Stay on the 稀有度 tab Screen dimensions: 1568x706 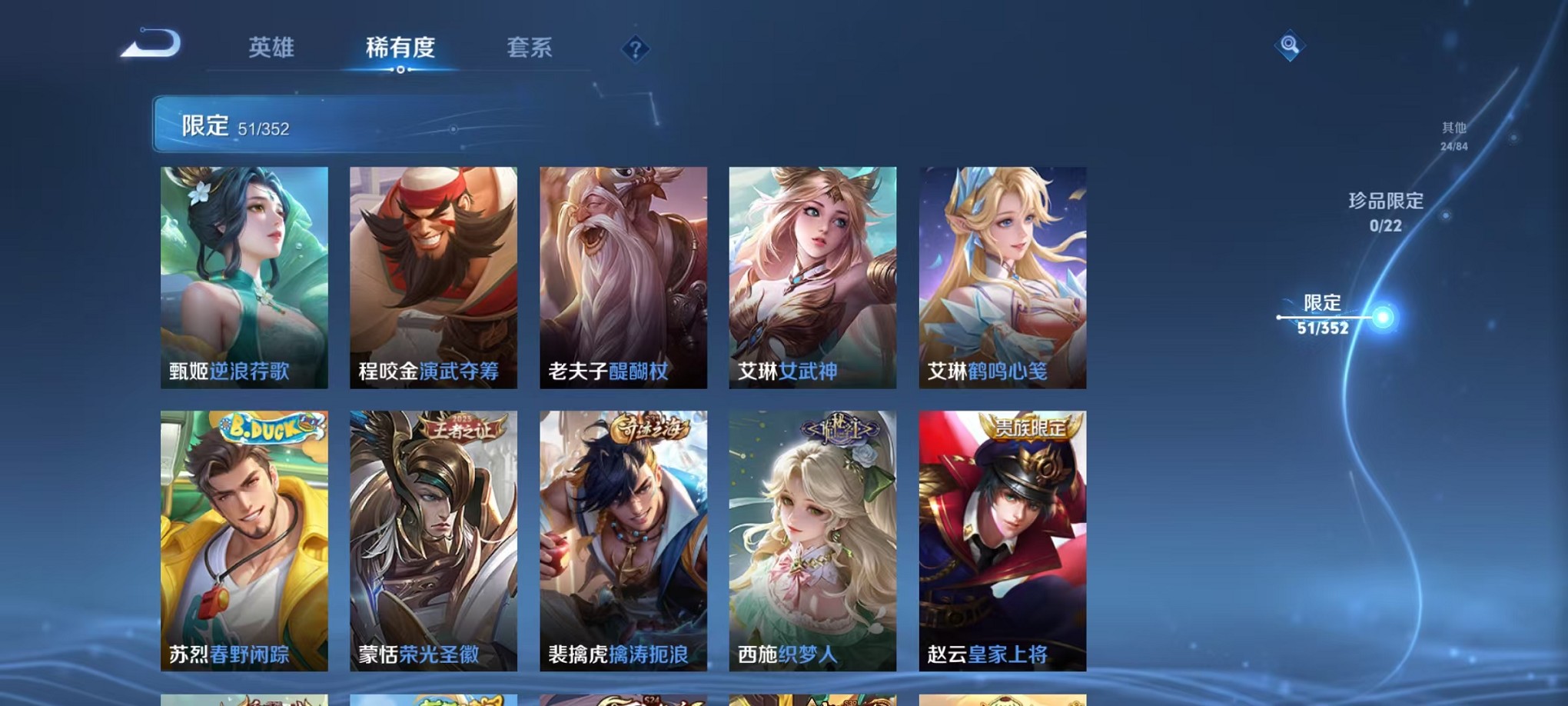(x=401, y=48)
